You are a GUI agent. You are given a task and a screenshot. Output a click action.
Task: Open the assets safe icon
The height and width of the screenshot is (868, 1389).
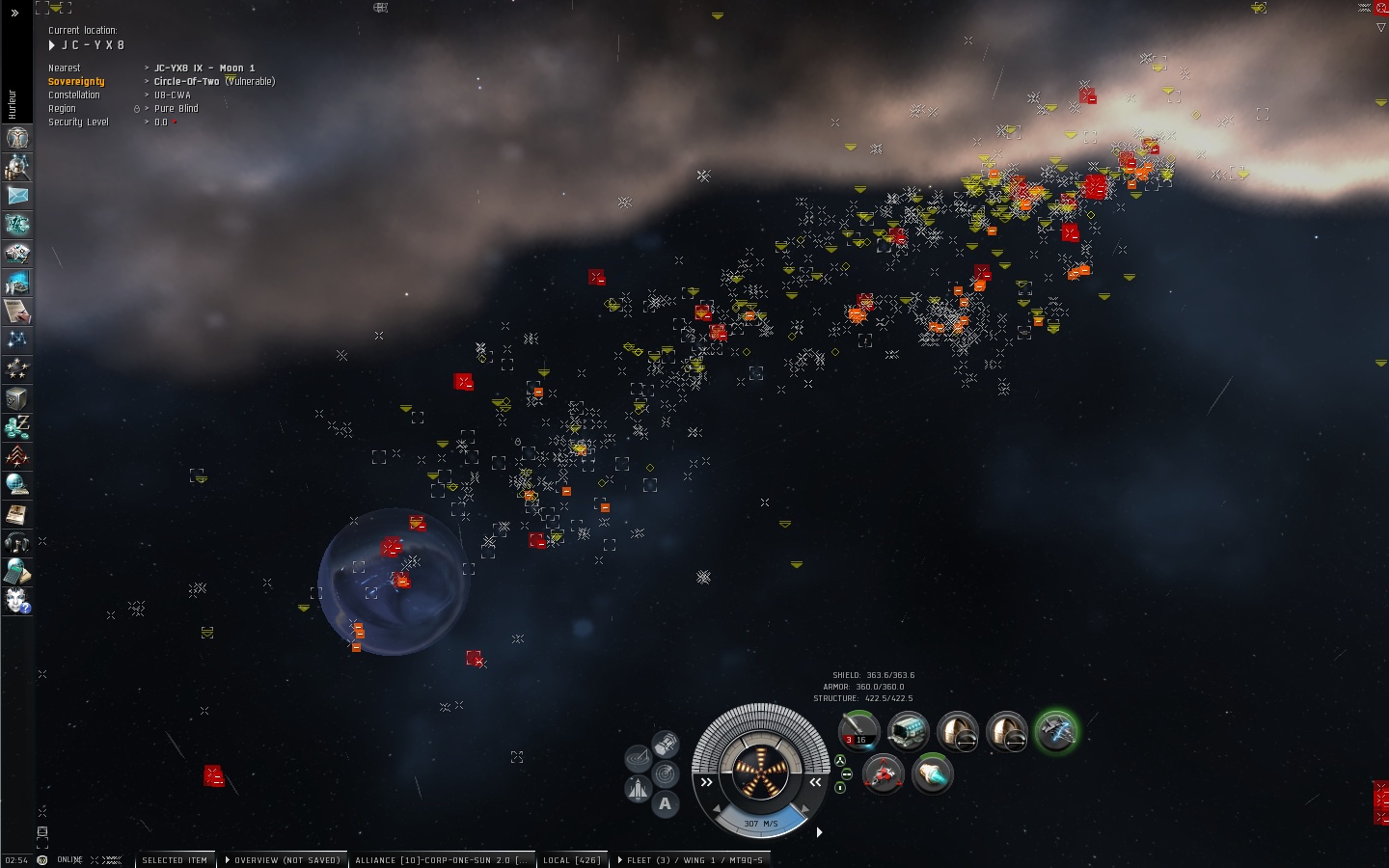tap(17, 398)
